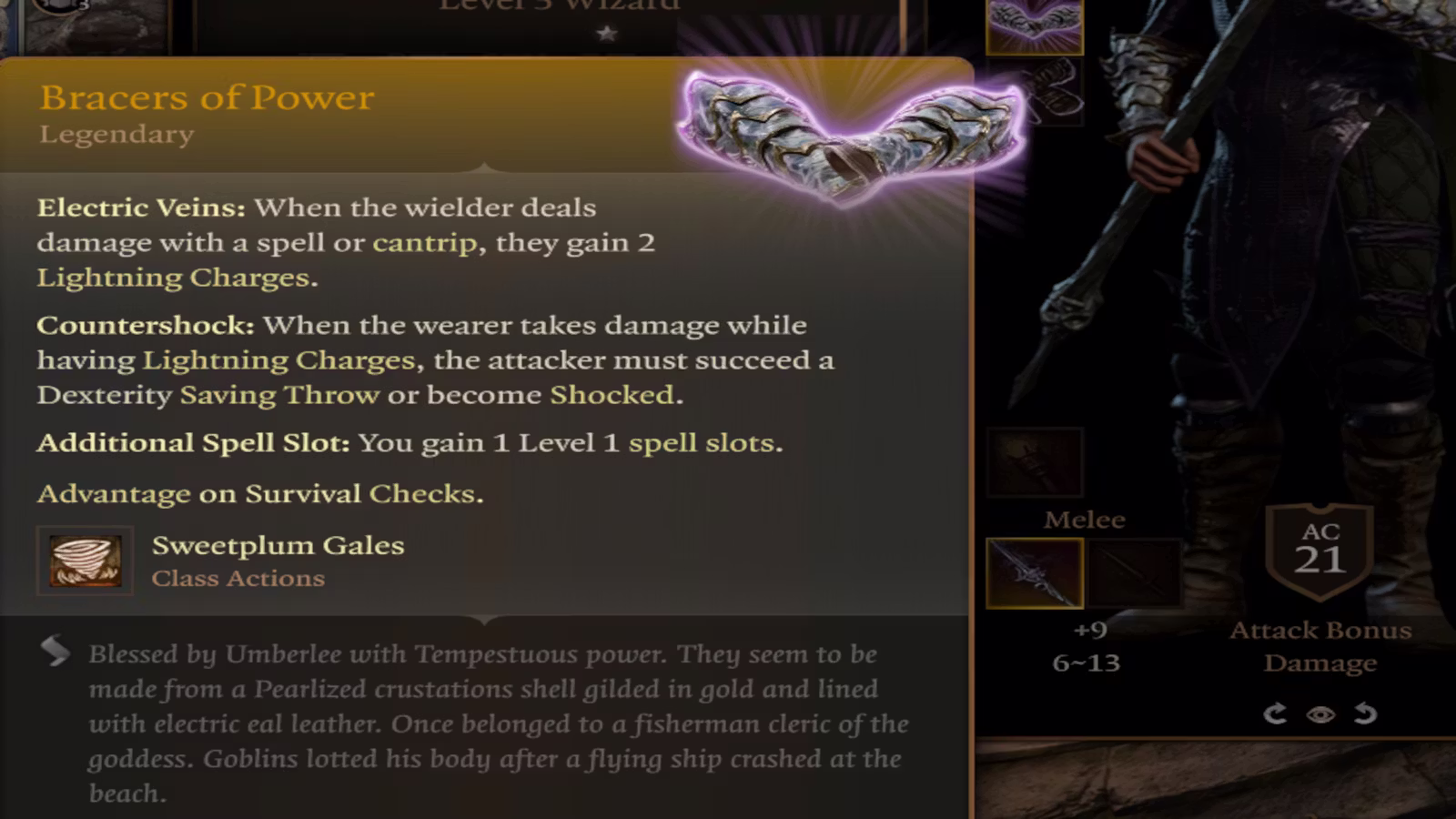Image resolution: width=1456 pixels, height=819 pixels.
Task: Switch to the Melee weapon set tab
Action: coord(1085,520)
